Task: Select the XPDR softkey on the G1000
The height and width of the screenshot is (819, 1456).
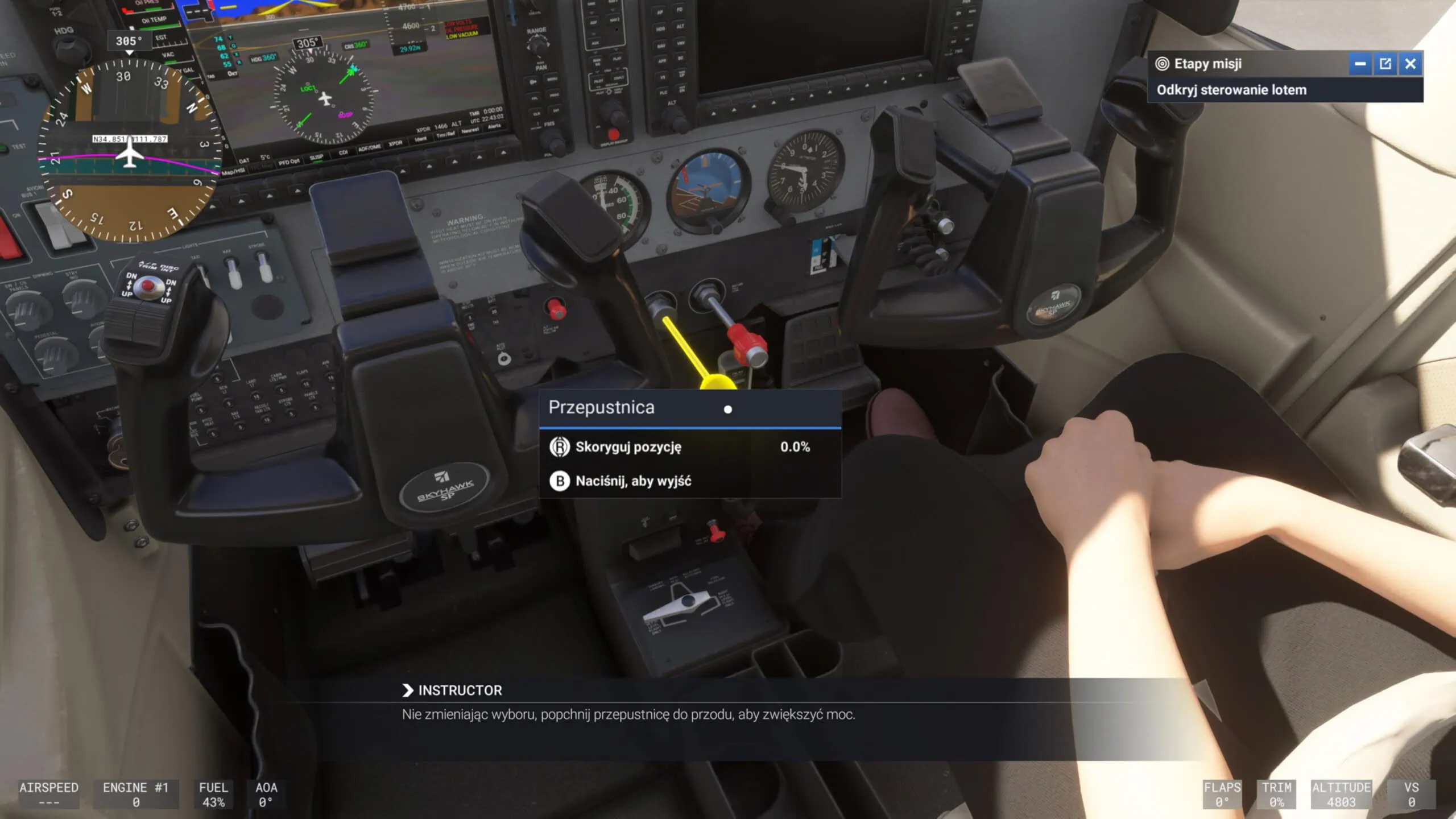Action: pyautogui.click(x=395, y=143)
